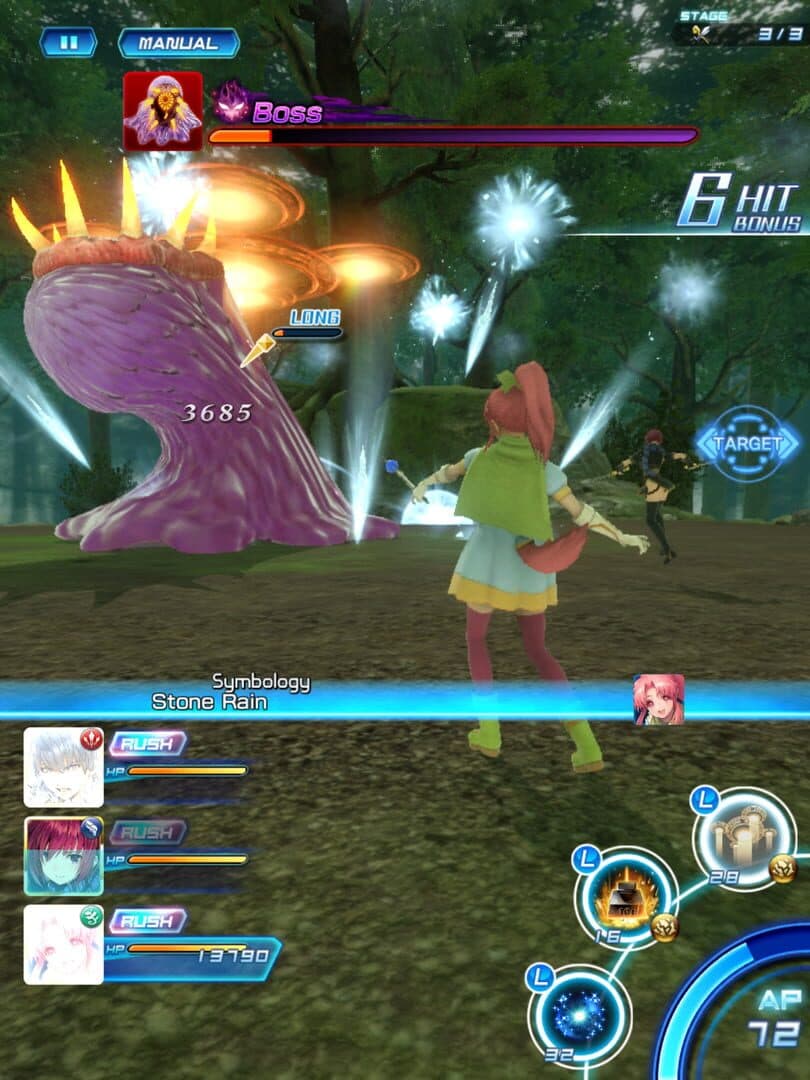Select the silver-haired character portrait
The image size is (810, 1080).
click(63, 767)
